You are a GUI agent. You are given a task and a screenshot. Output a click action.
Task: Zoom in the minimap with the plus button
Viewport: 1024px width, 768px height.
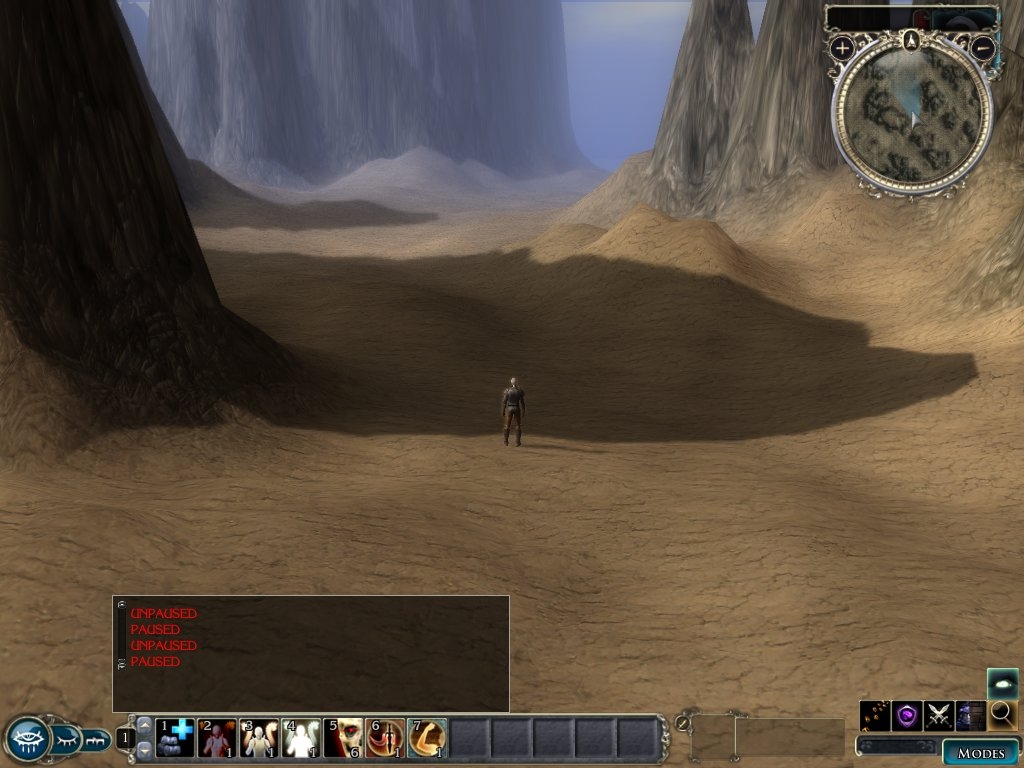coord(842,47)
